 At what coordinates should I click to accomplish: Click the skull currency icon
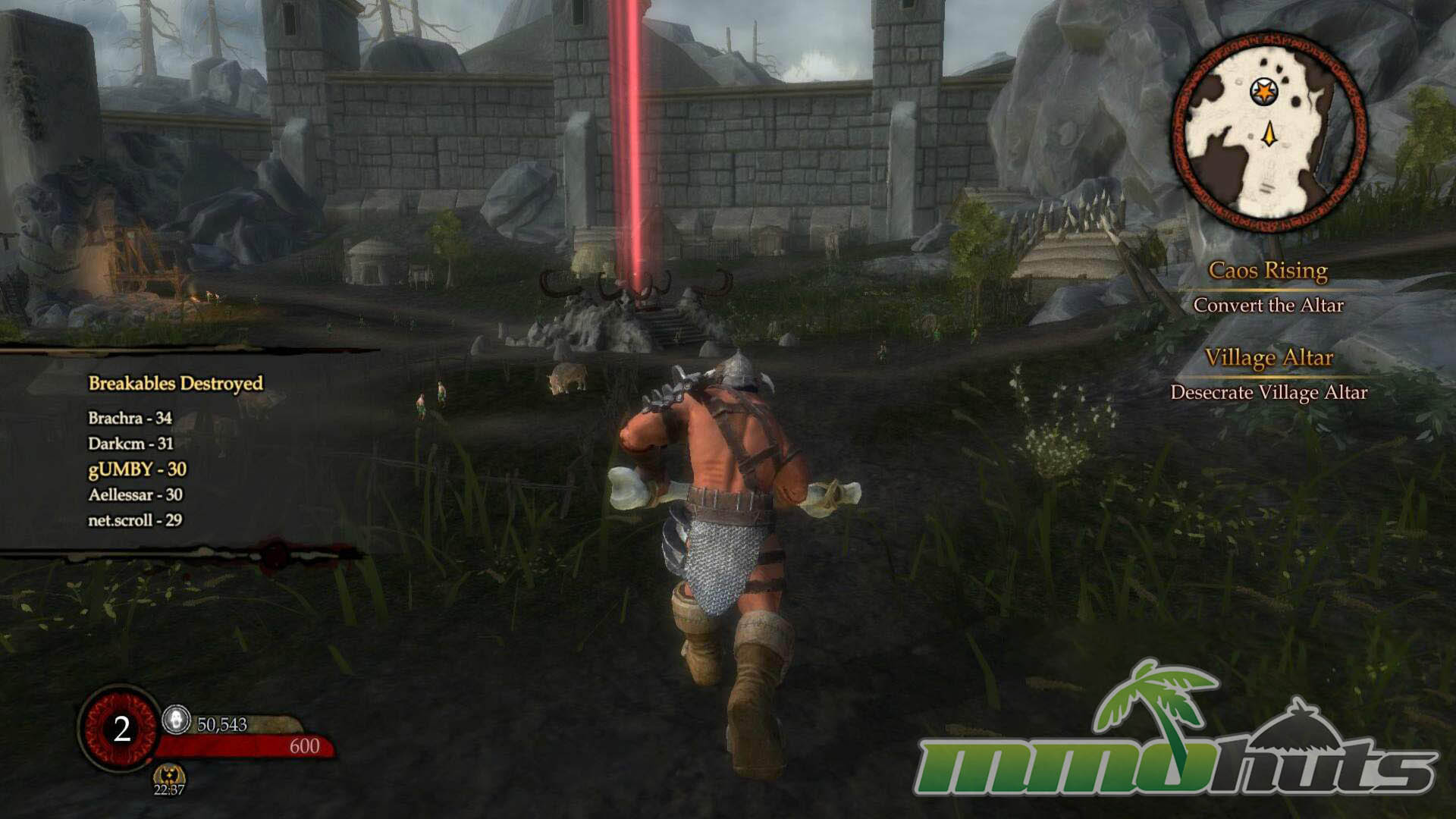click(177, 720)
